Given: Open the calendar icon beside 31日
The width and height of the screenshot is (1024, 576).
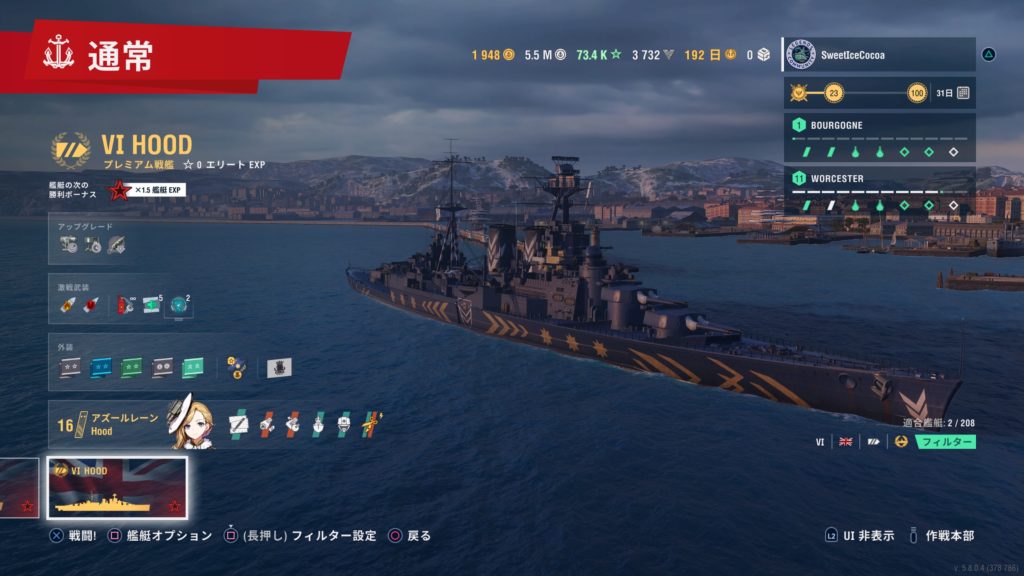Looking at the screenshot, I should [963, 93].
